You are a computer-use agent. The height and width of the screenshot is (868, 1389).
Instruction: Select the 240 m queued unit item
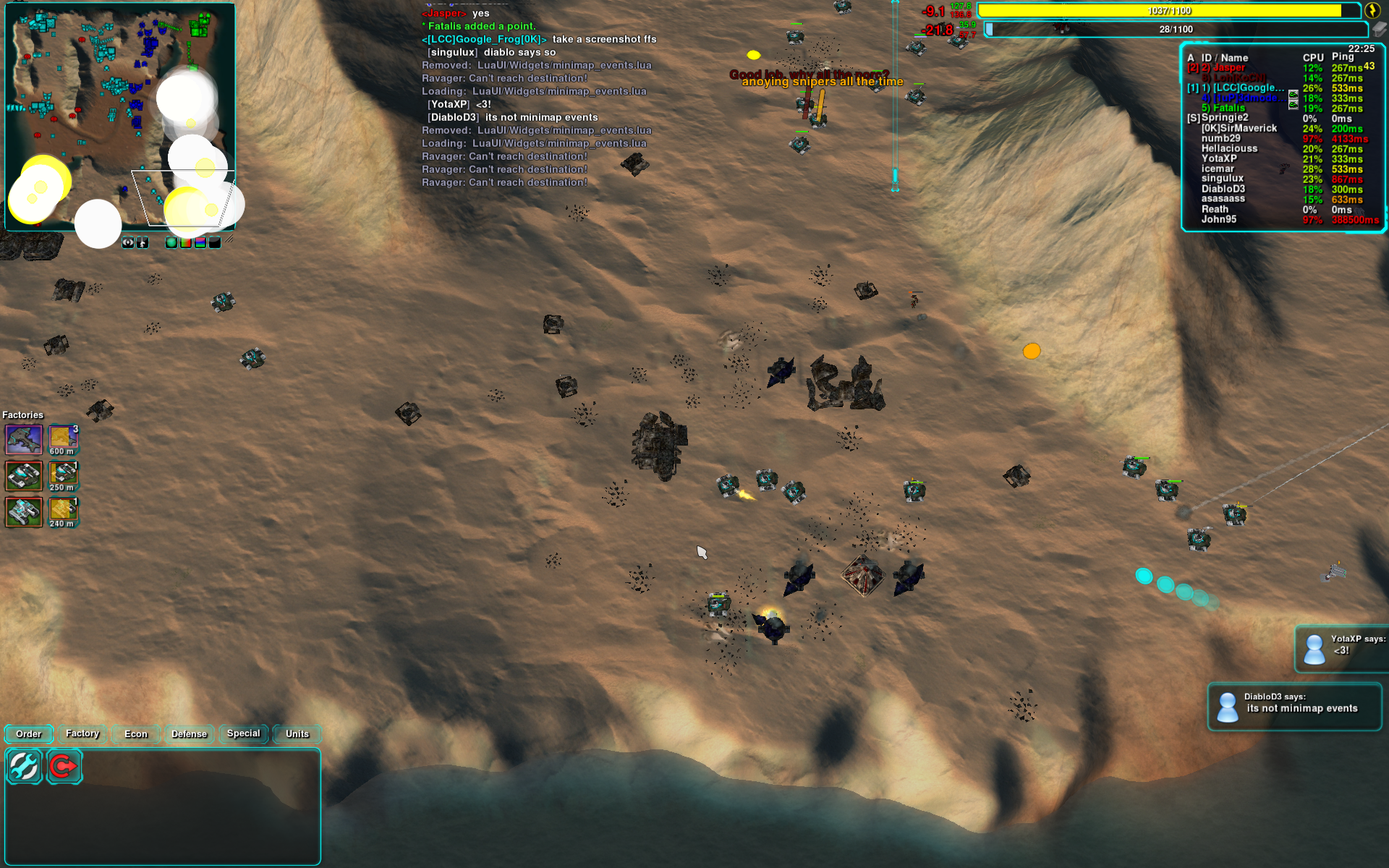point(63,511)
